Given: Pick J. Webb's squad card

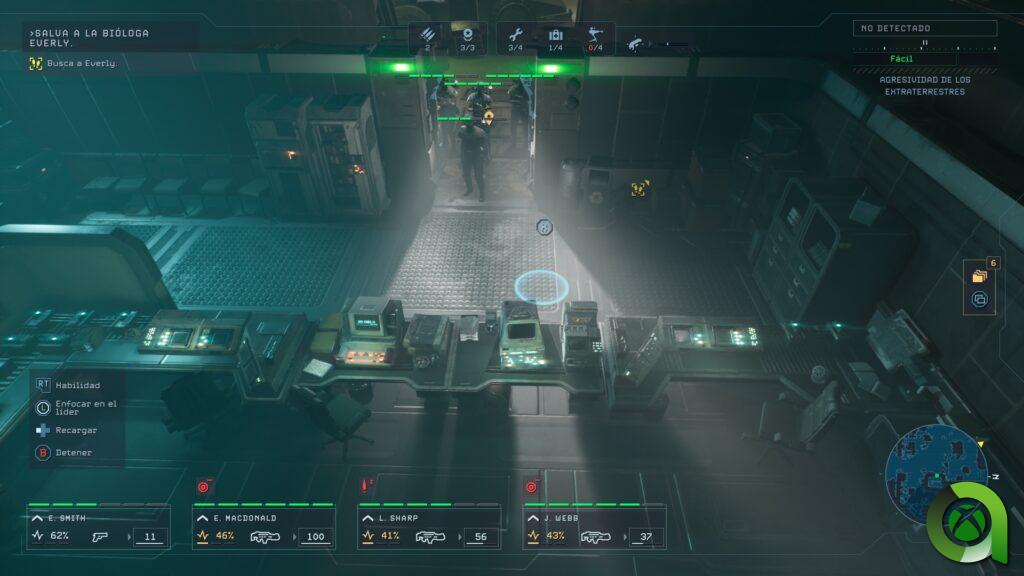Looking at the screenshot, I should pyautogui.click(x=594, y=527).
